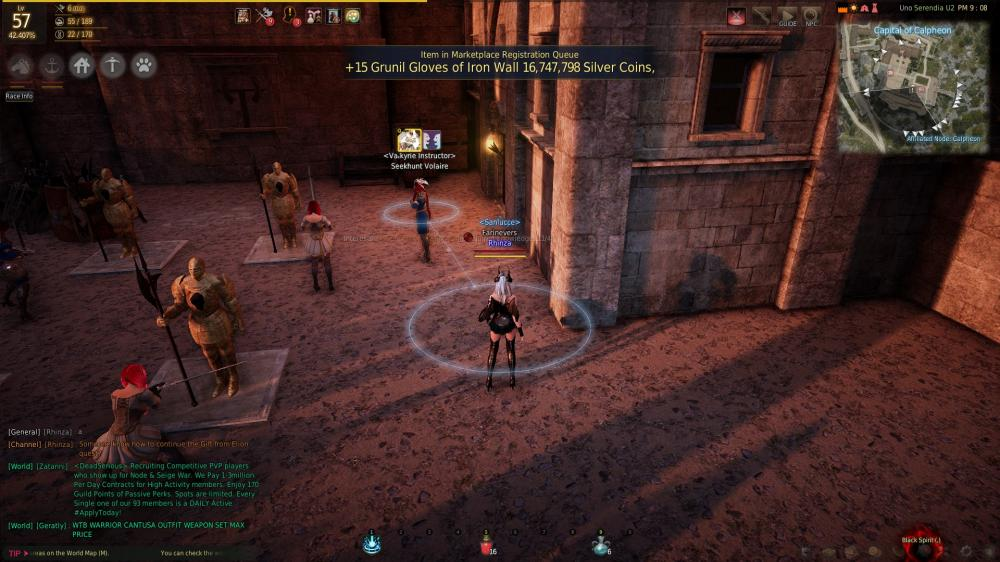1000x562 pixels.
Task: Click the crossed axes alert with red badge
Action: click(x=264, y=15)
